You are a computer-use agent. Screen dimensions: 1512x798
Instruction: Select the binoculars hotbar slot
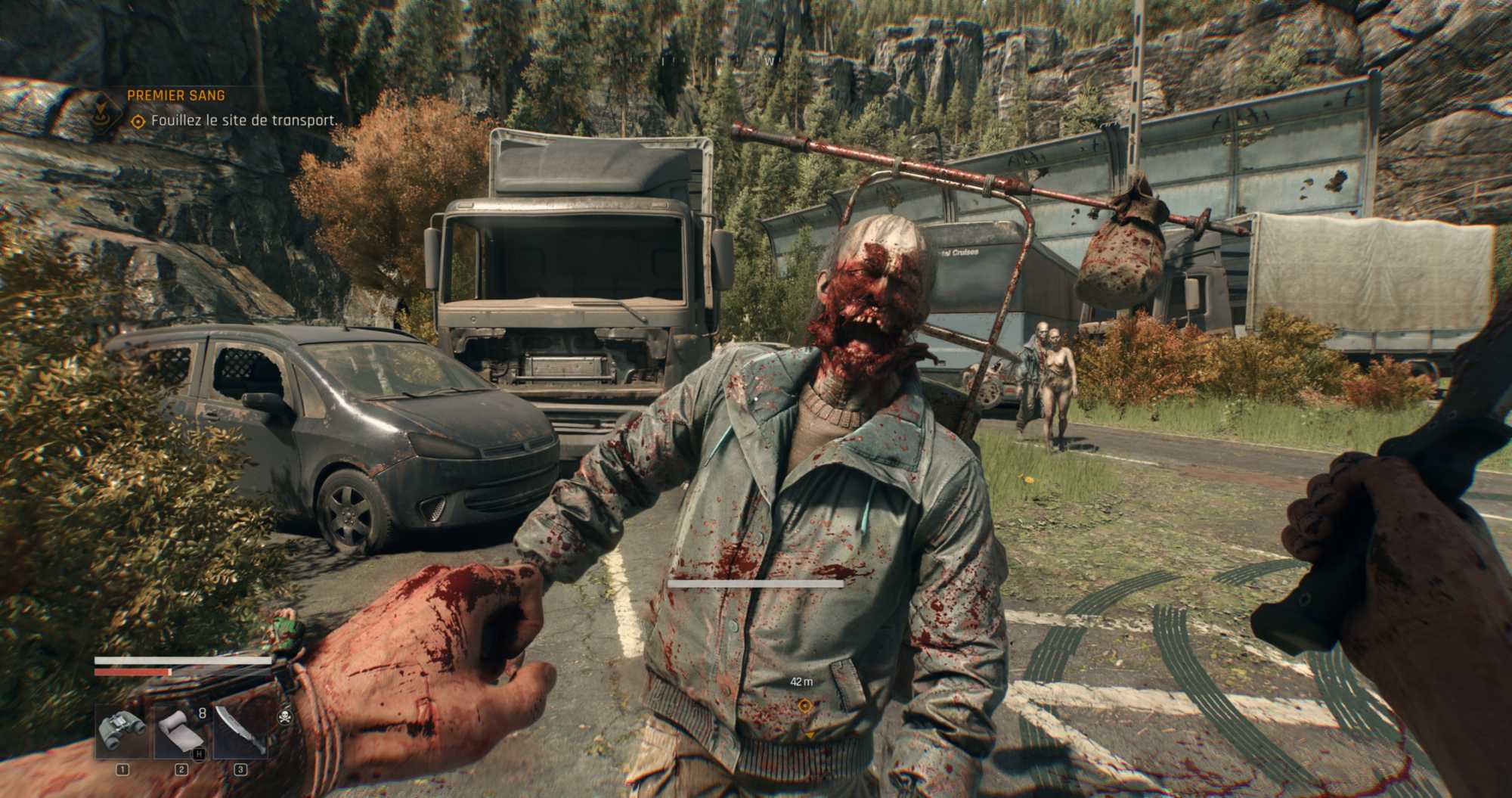tap(122, 731)
